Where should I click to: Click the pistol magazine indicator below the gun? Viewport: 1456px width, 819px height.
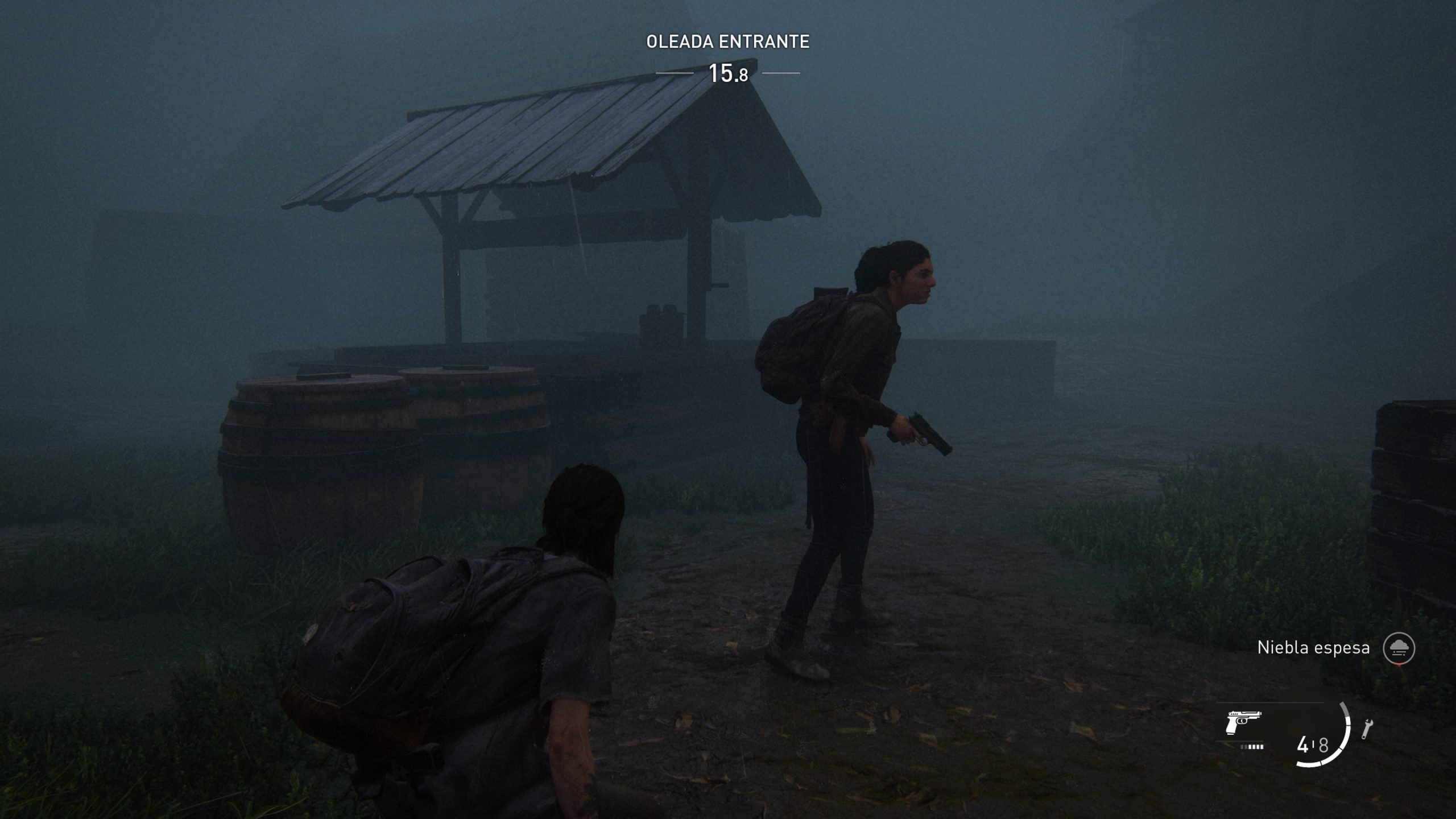point(1251,746)
